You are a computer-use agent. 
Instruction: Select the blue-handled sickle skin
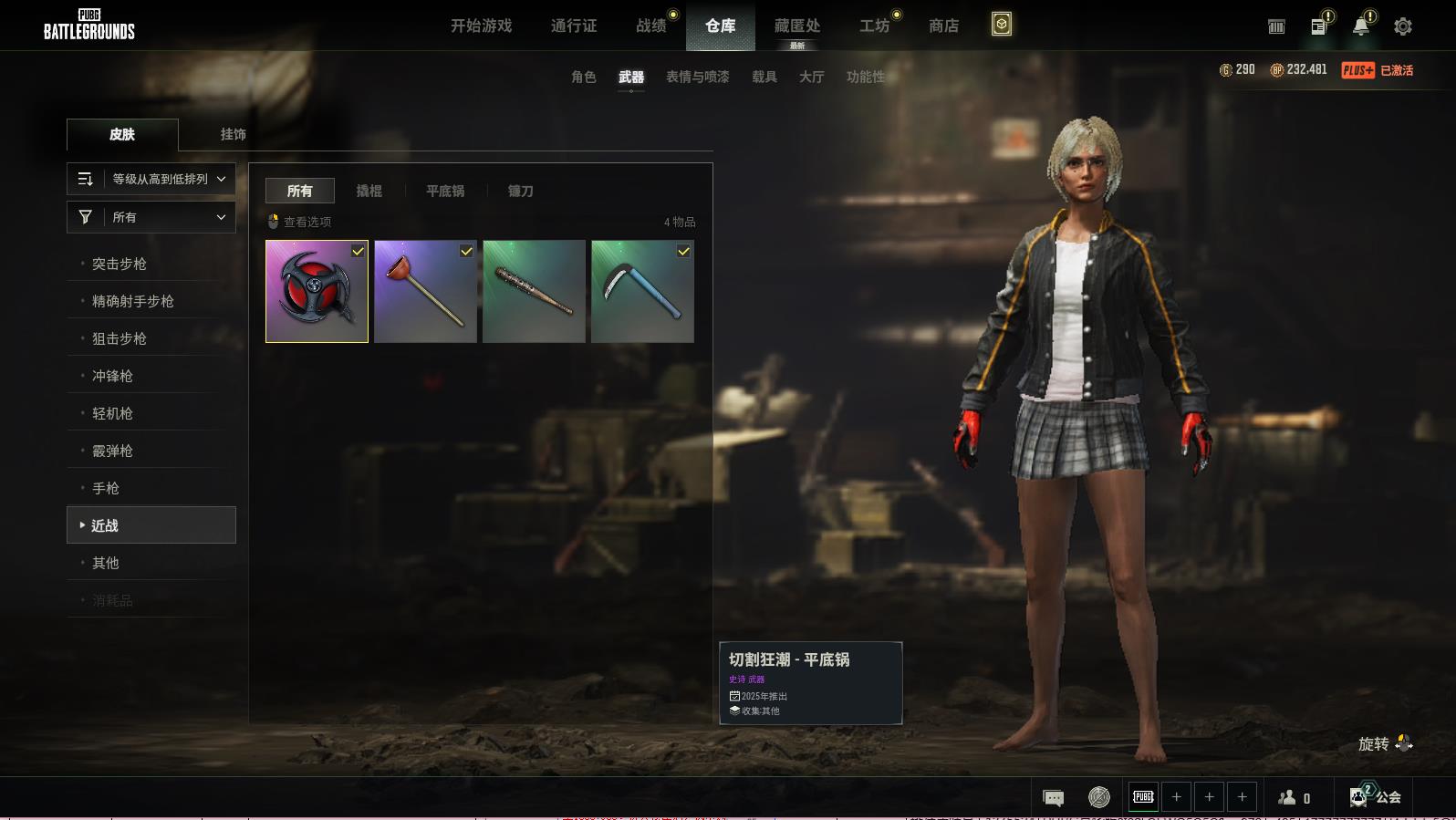642,291
